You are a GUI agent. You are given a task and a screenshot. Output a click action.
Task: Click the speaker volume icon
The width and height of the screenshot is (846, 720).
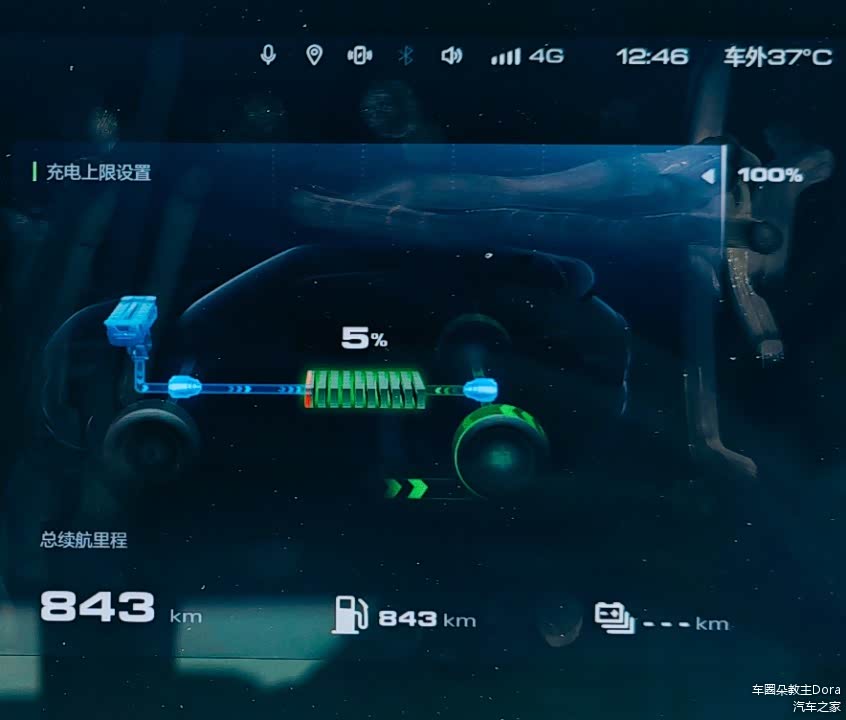click(452, 55)
